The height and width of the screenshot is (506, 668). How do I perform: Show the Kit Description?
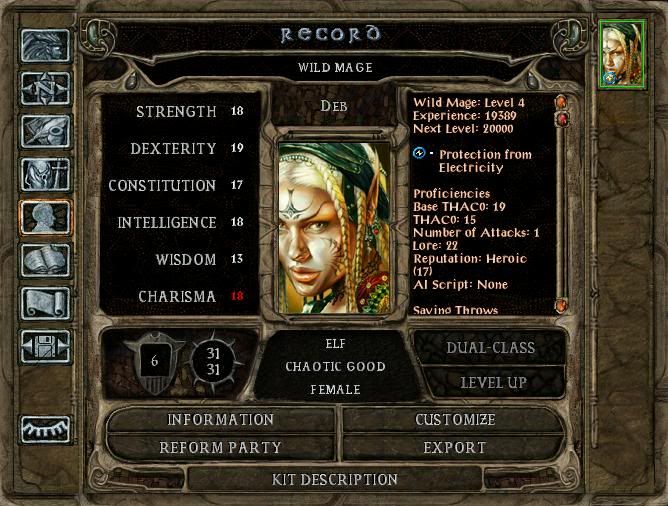coord(335,480)
